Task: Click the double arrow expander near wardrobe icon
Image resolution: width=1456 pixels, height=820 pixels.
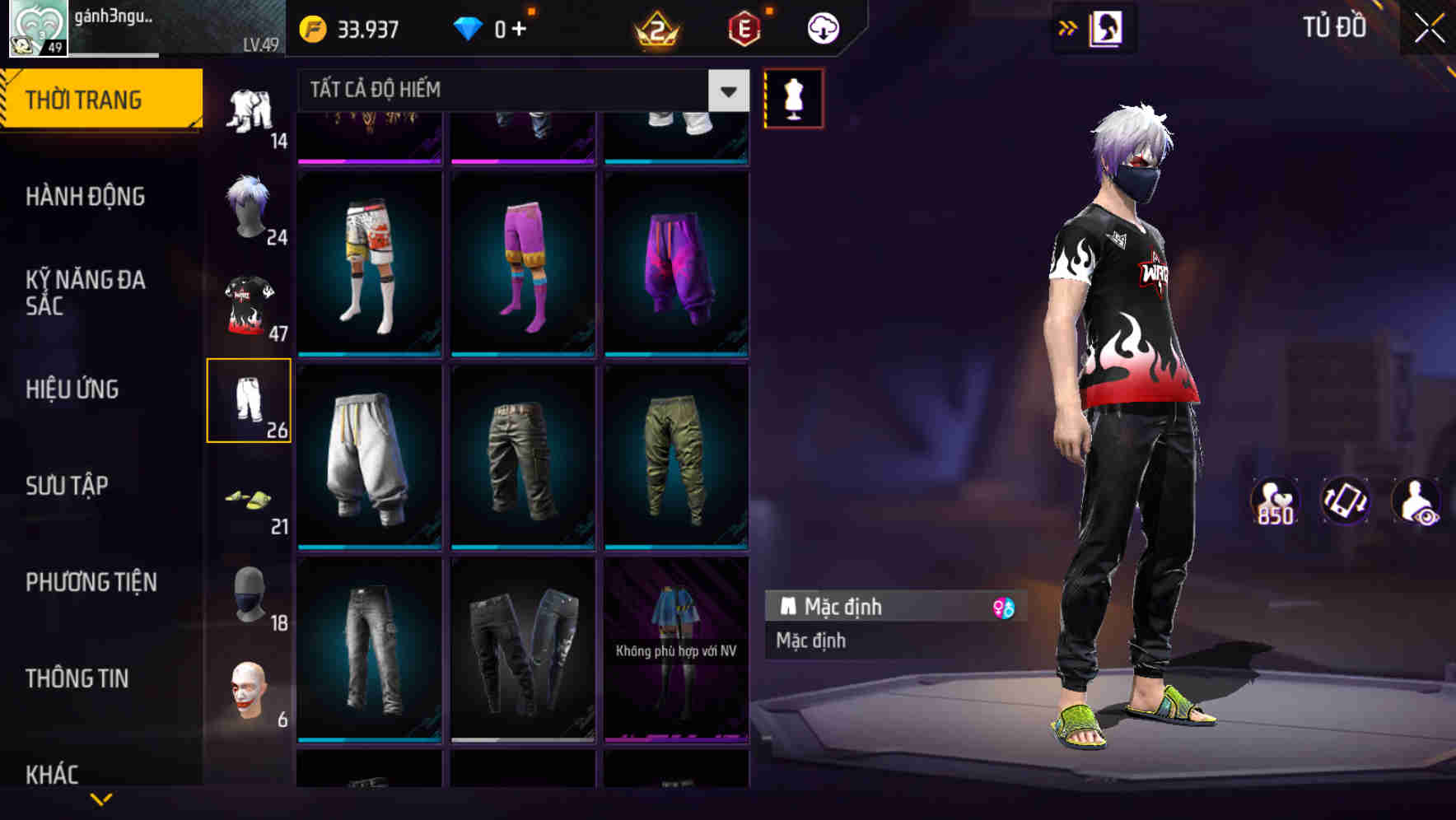Action: [x=1068, y=27]
